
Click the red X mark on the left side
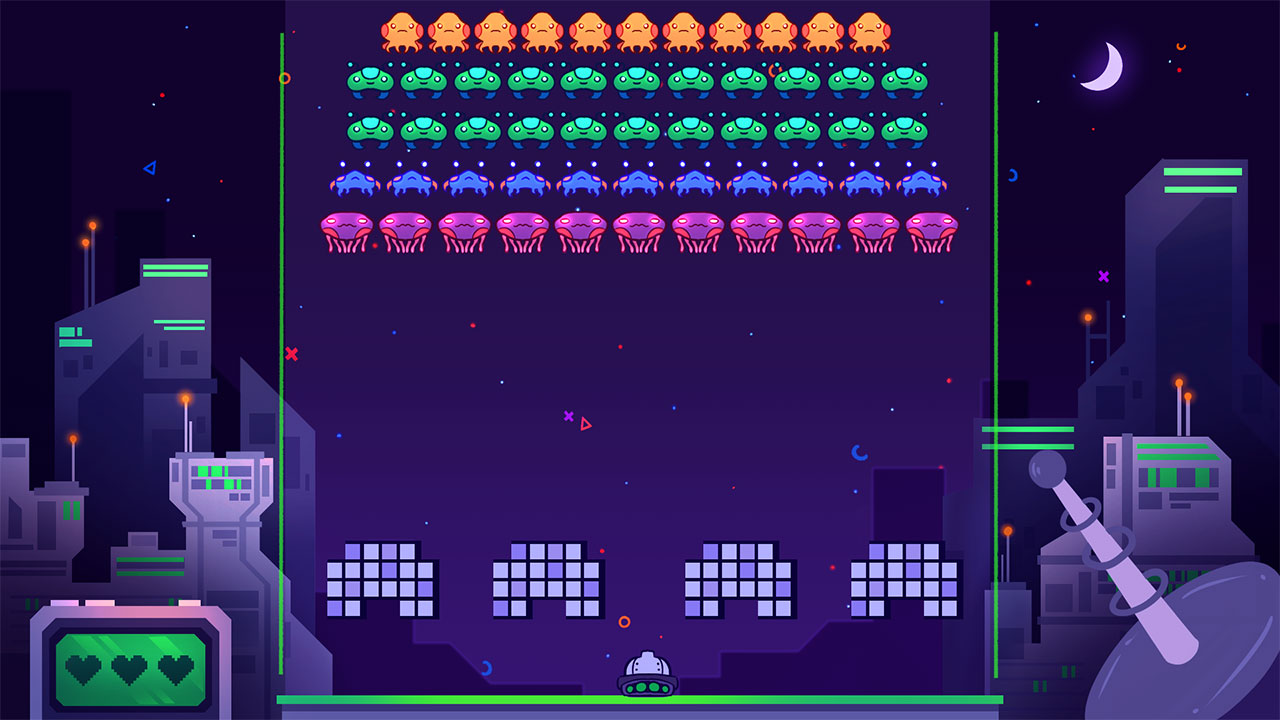tap(291, 352)
